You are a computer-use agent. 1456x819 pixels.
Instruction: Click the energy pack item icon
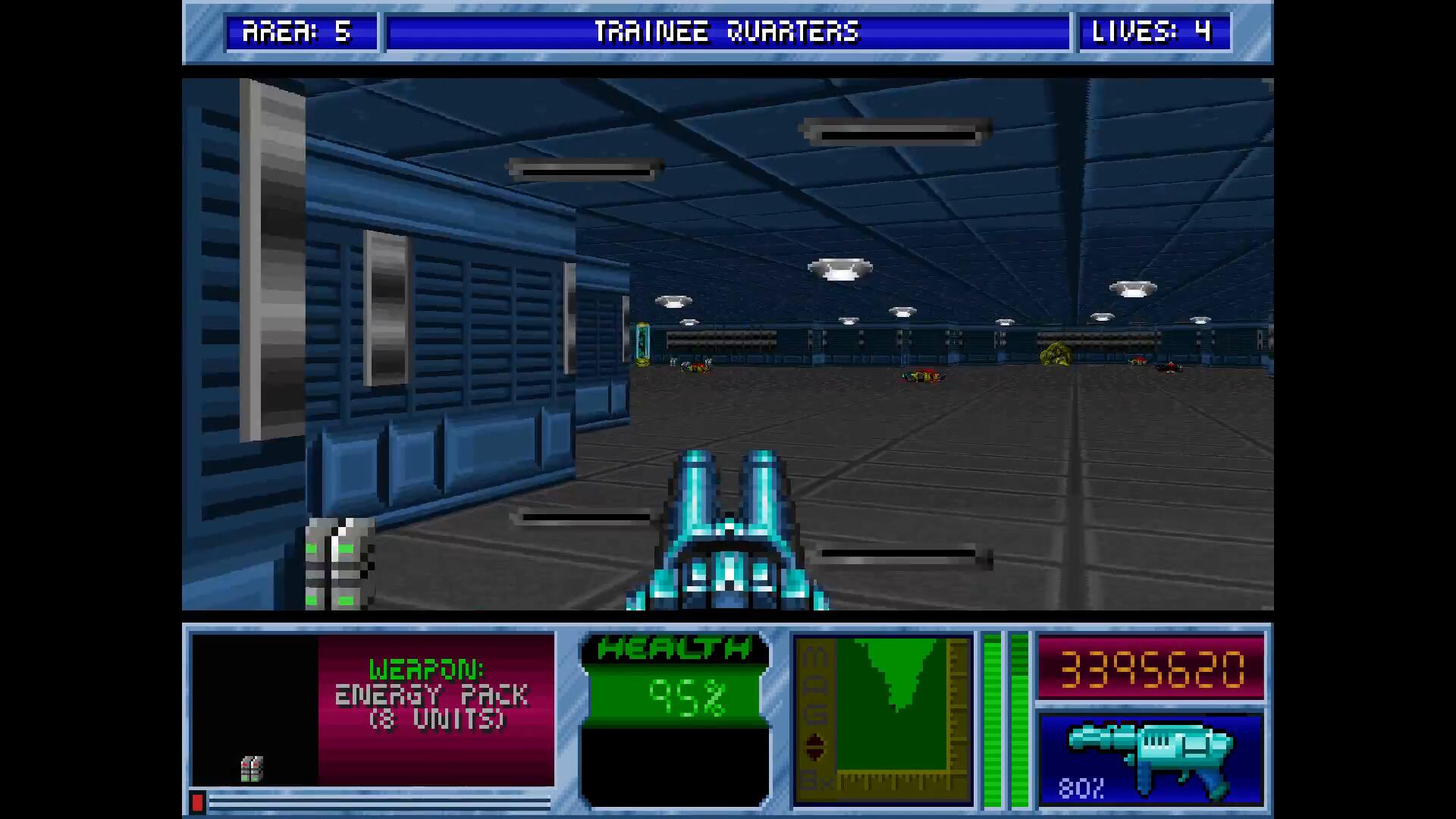click(253, 769)
